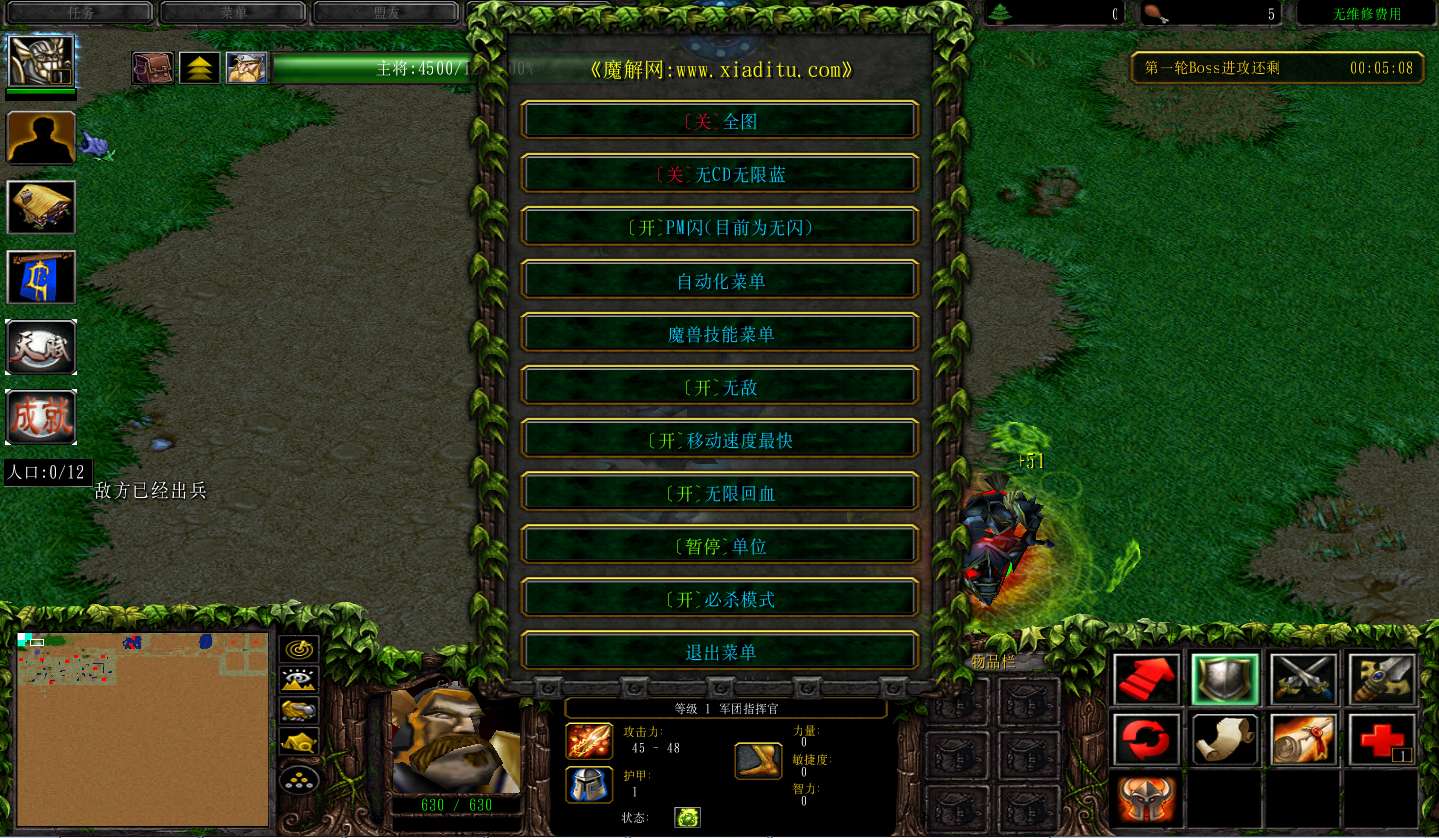The width and height of the screenshot is (1439, 838).
Task: Toggle the 〔开〕无敌 invincibility option
Action: tap(718, 386)
